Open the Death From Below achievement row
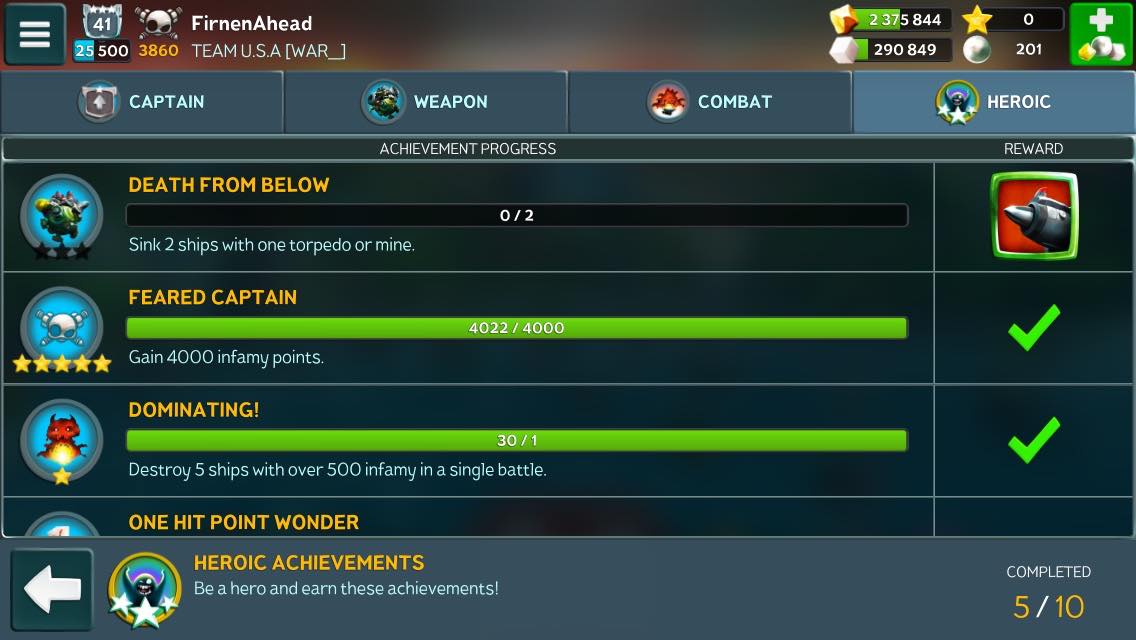Image resolution: width=1136 pixels, height=640 pixels. 516,216
